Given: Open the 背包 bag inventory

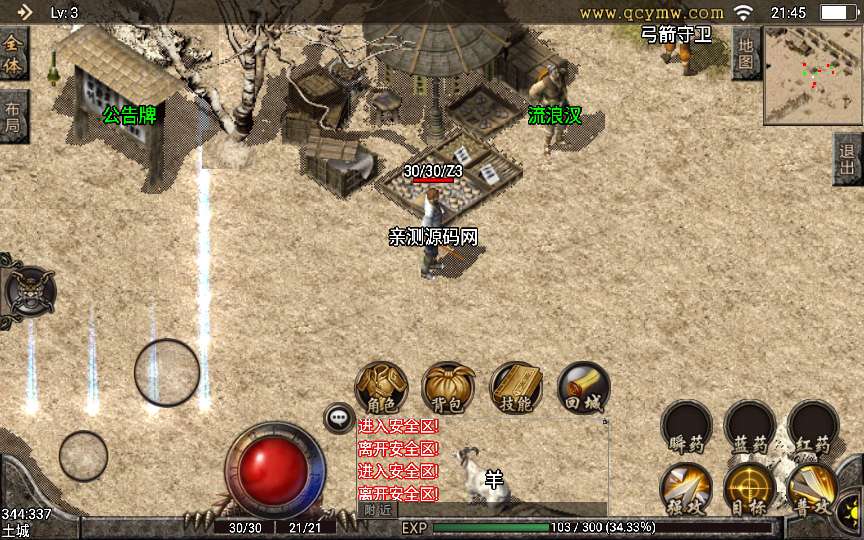Looking at the screenshot, I should tap(449, 388).
